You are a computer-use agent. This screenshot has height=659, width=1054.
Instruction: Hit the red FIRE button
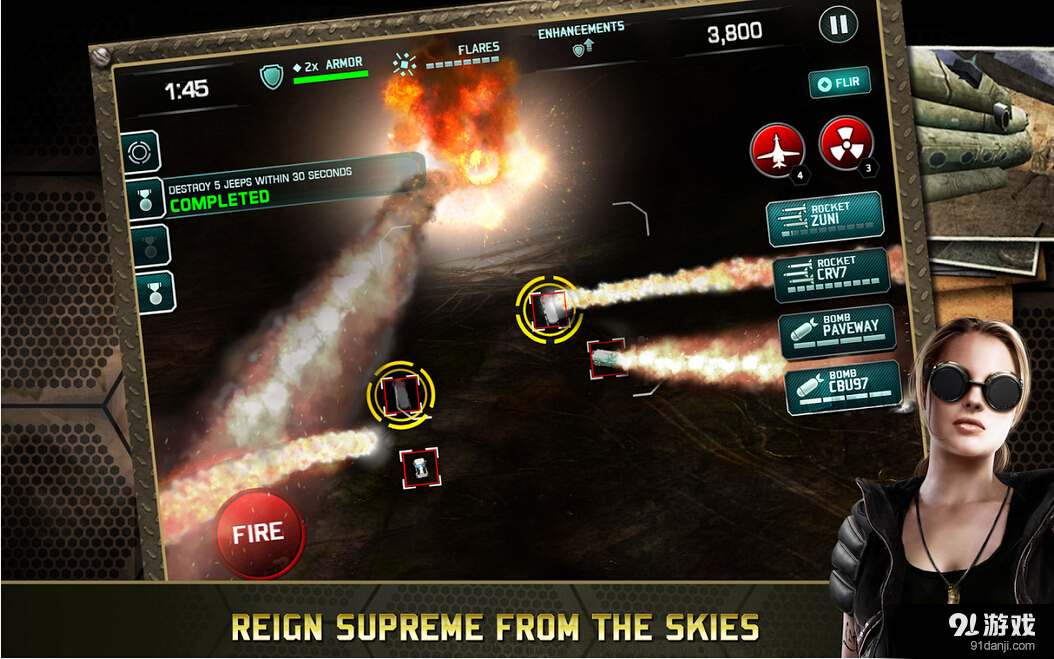259,533
